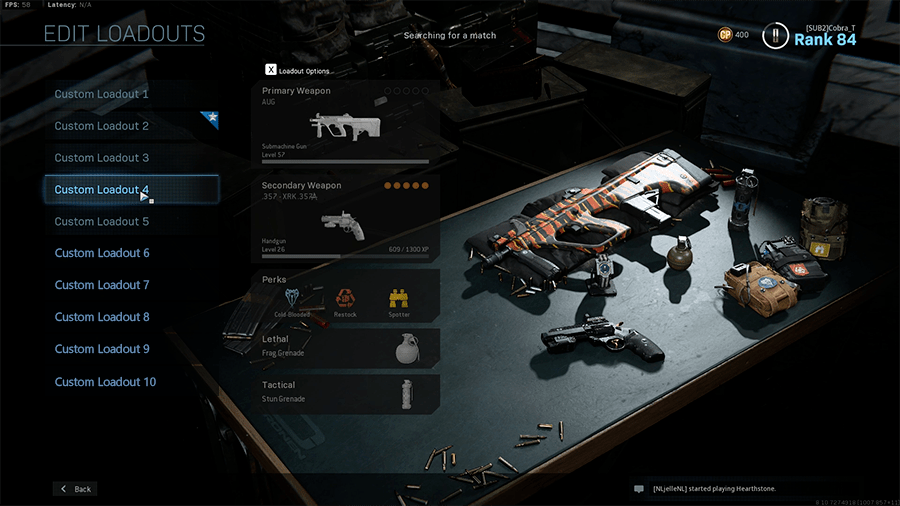Screen dimensions: 900x506
Task: Select Custom Loadout 5
Action: click(x=102, y=222)
